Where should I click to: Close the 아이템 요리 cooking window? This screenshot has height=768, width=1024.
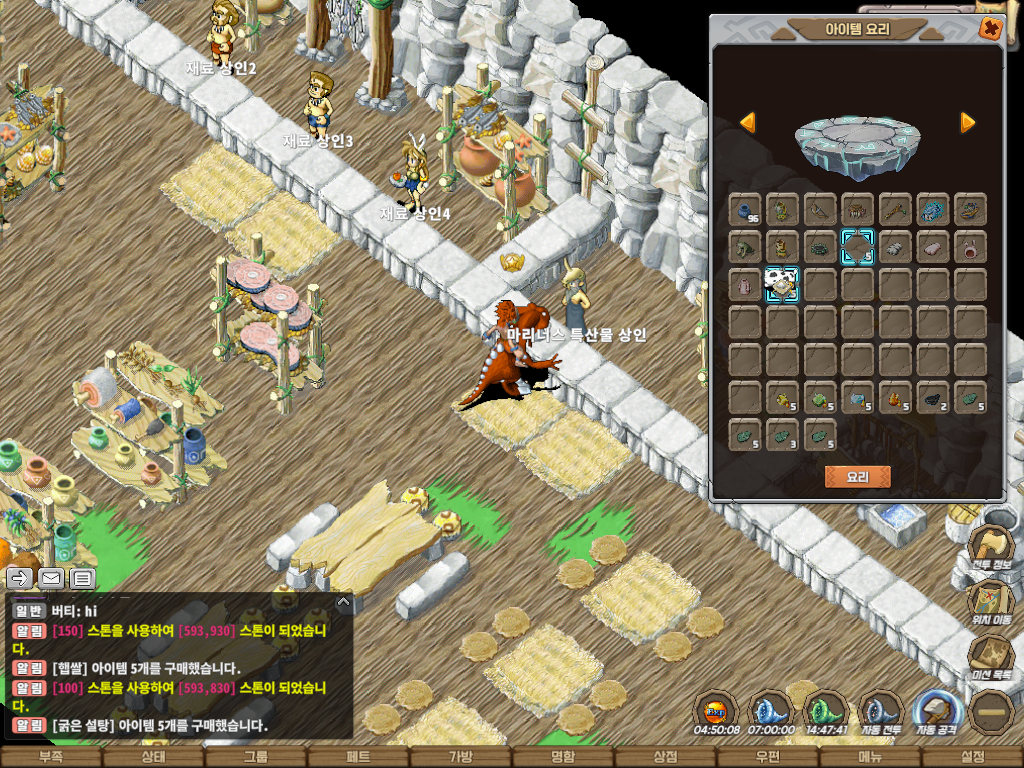click(990, 29)
